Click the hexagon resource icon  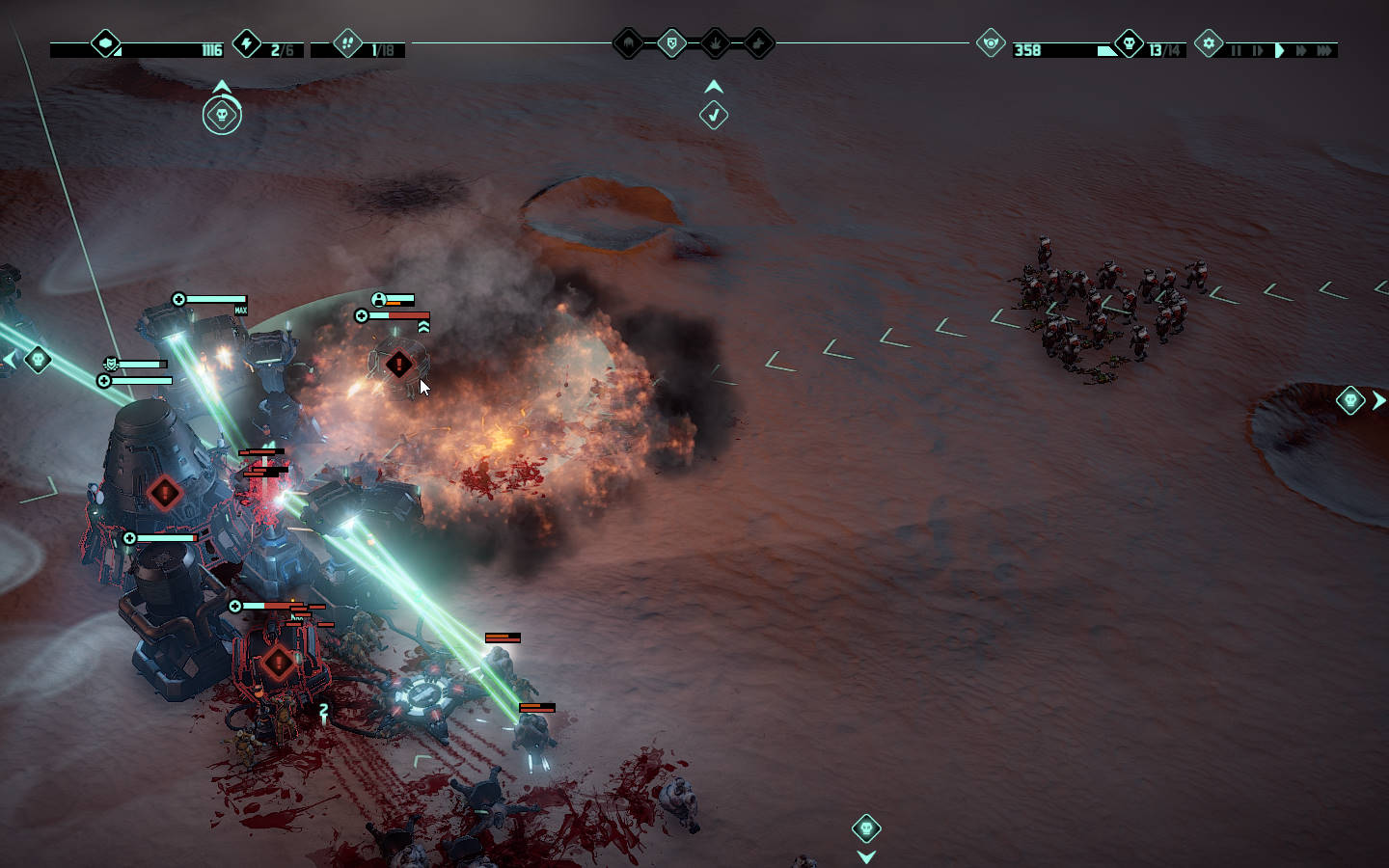(x=105, y=43)
